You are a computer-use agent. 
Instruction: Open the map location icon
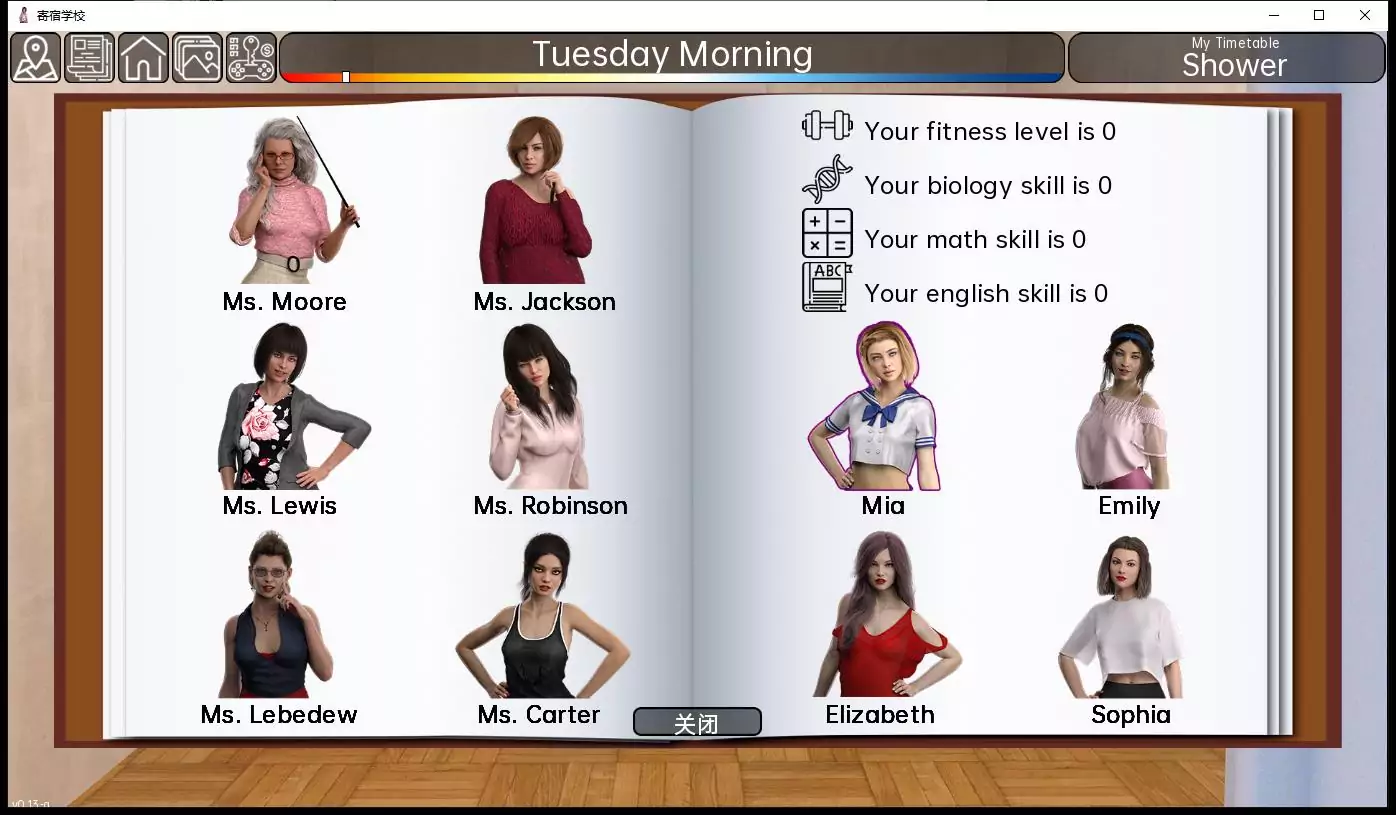pos(36,58)
